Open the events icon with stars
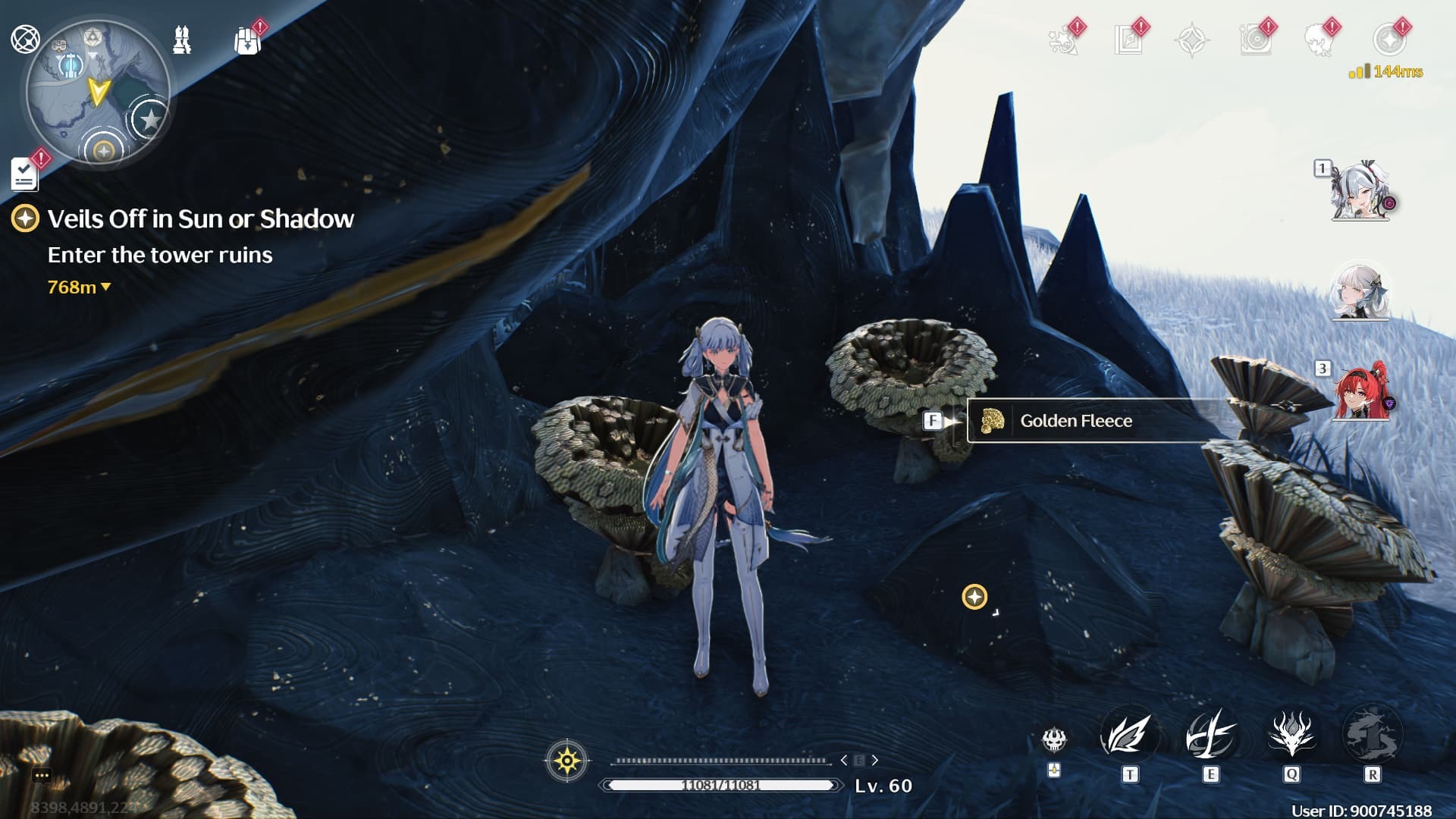This screenshot has height=819, width=1456. click(1063, 40)
